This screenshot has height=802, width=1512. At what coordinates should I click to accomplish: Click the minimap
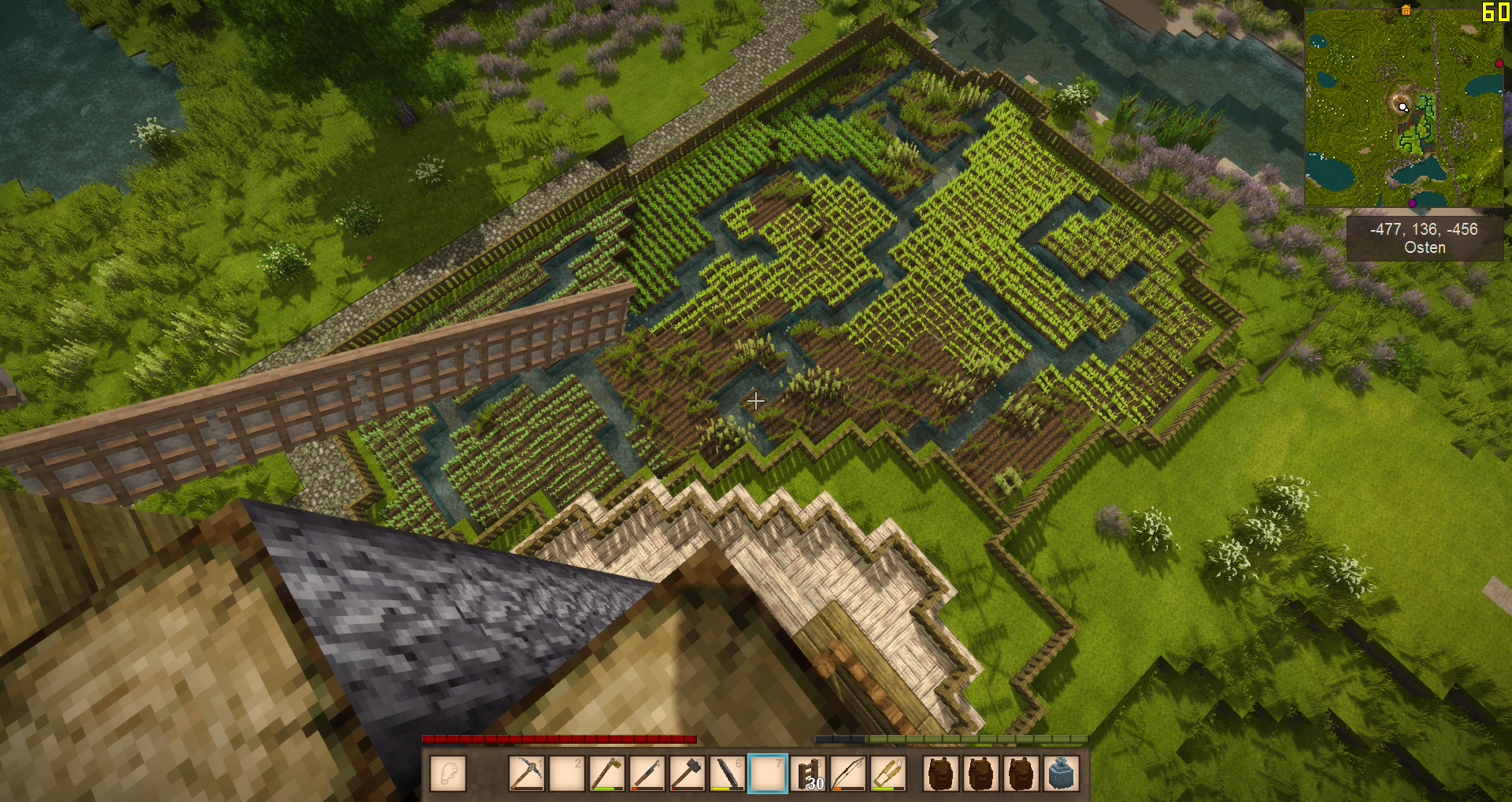[1403, 108]
